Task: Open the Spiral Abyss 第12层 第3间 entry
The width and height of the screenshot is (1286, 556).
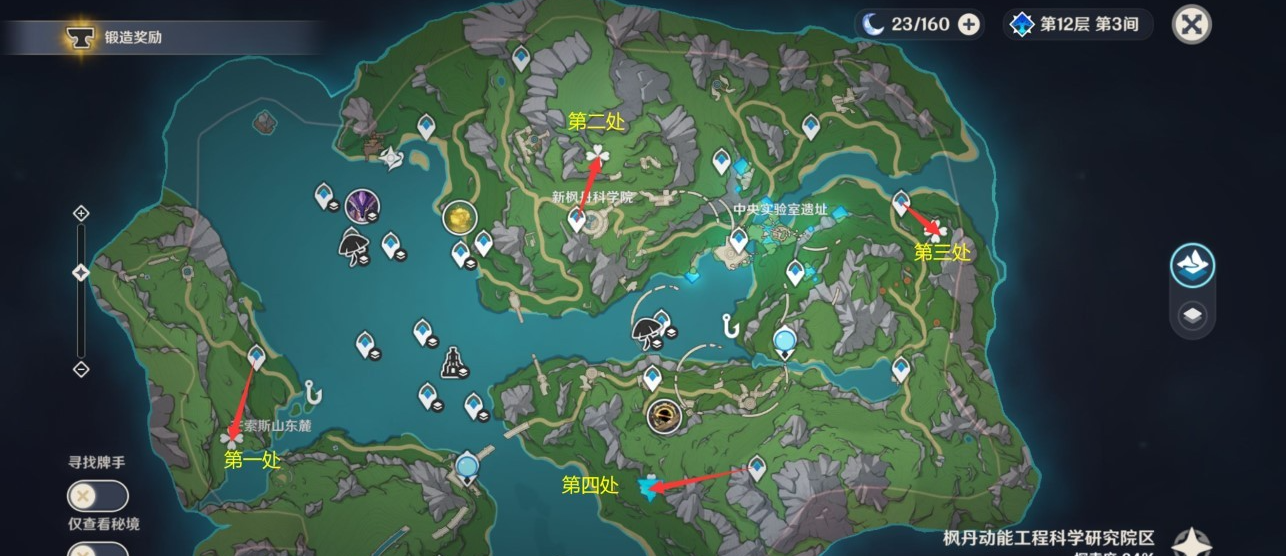Action: (1078, 25)
